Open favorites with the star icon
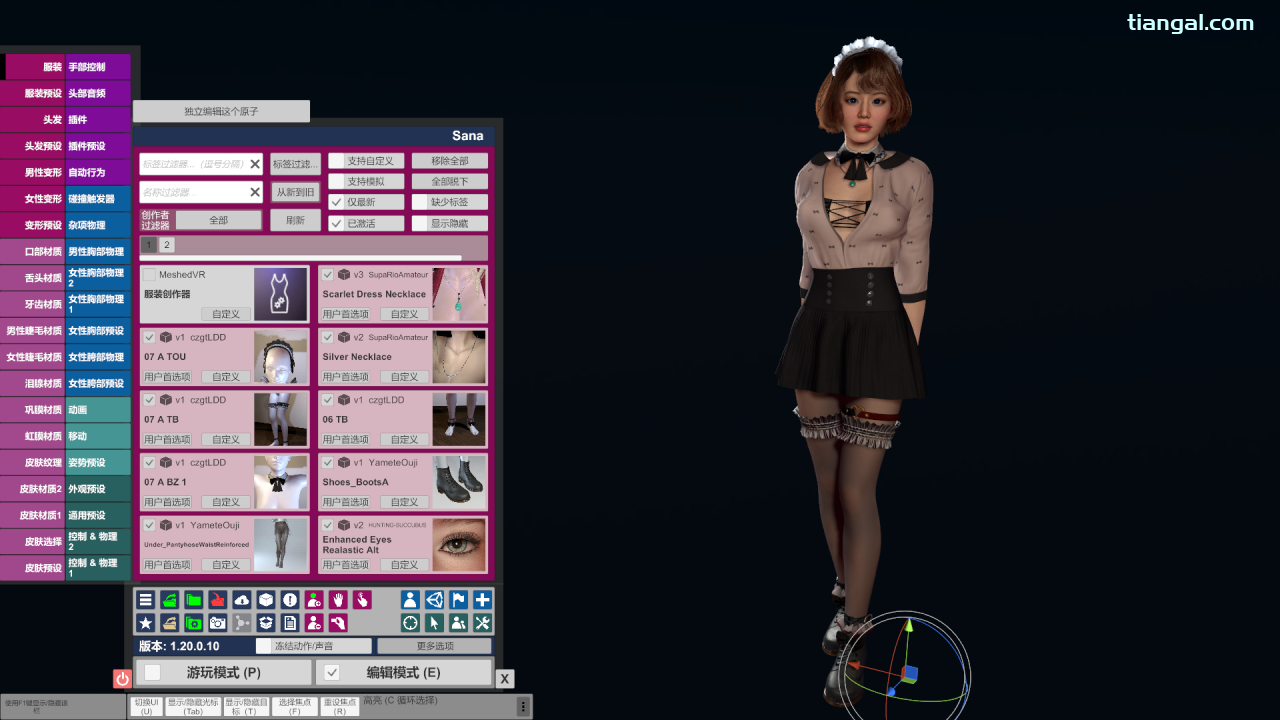Image resolution: width=1280 pixels, height=720 pixels. point(145,622)
